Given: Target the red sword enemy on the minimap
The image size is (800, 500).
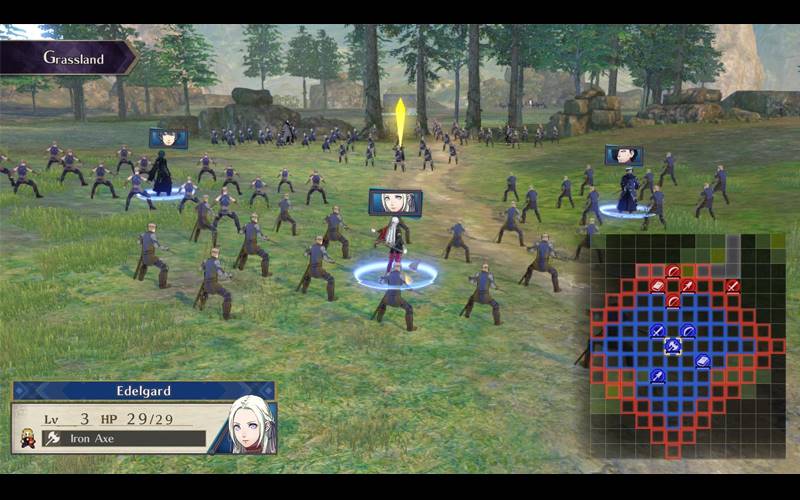Looking at the screenshot, I should pyautogui.click(x=733, y=286).
